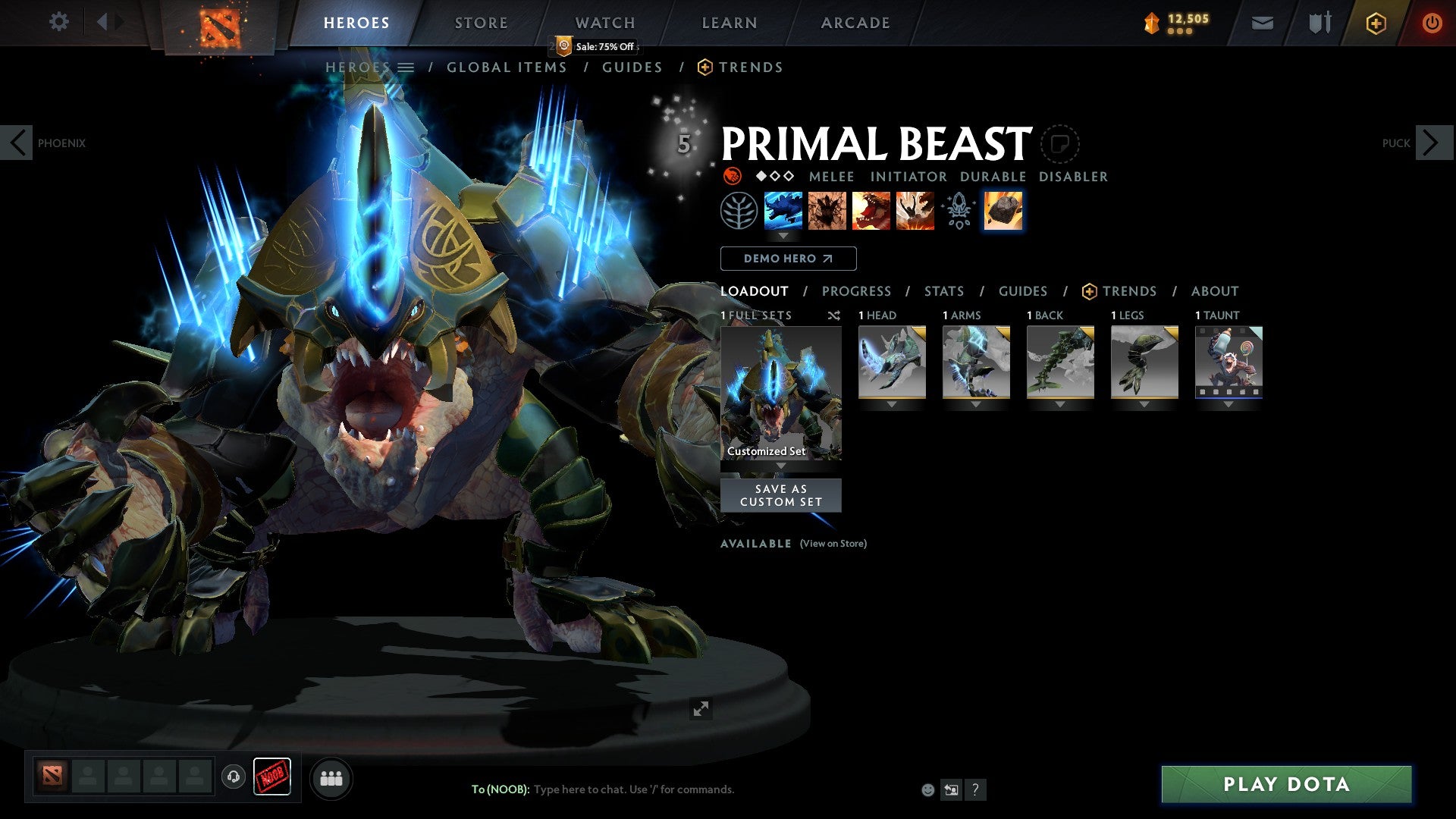This screenshot has height=819, width=1456.
Task: Quit game with the red power button
Action: coord(1431,23)
